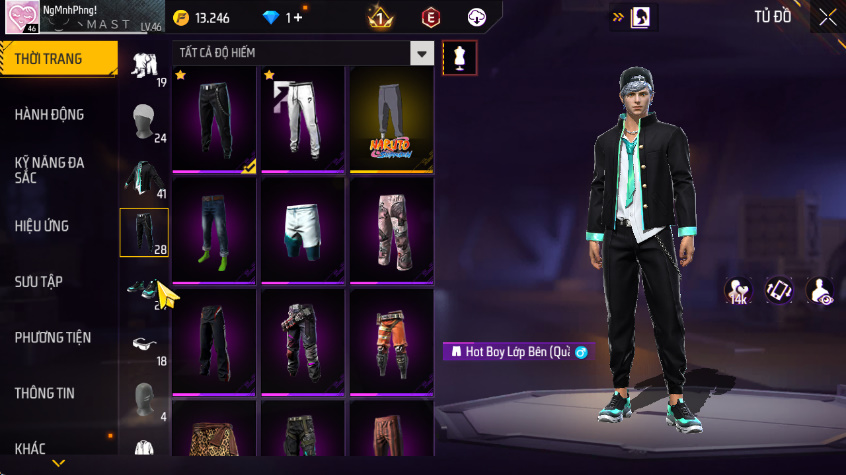Switch to Kỹ Năng Đa Sắc tab

pyautogui.click(x=49, y=169)
